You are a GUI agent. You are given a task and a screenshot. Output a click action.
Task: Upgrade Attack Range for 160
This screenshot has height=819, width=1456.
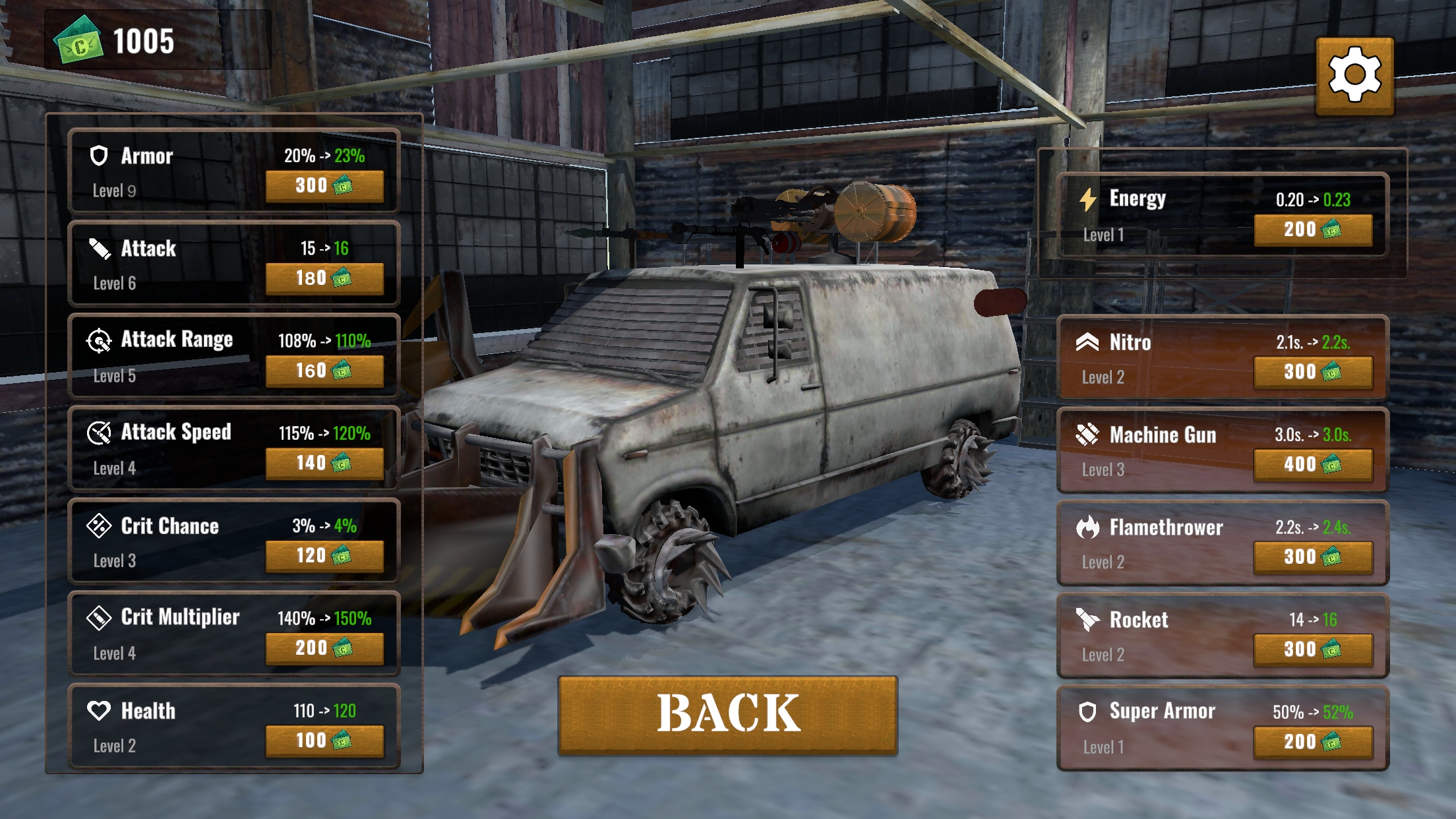pyautogui.click(x=324, y=371)
